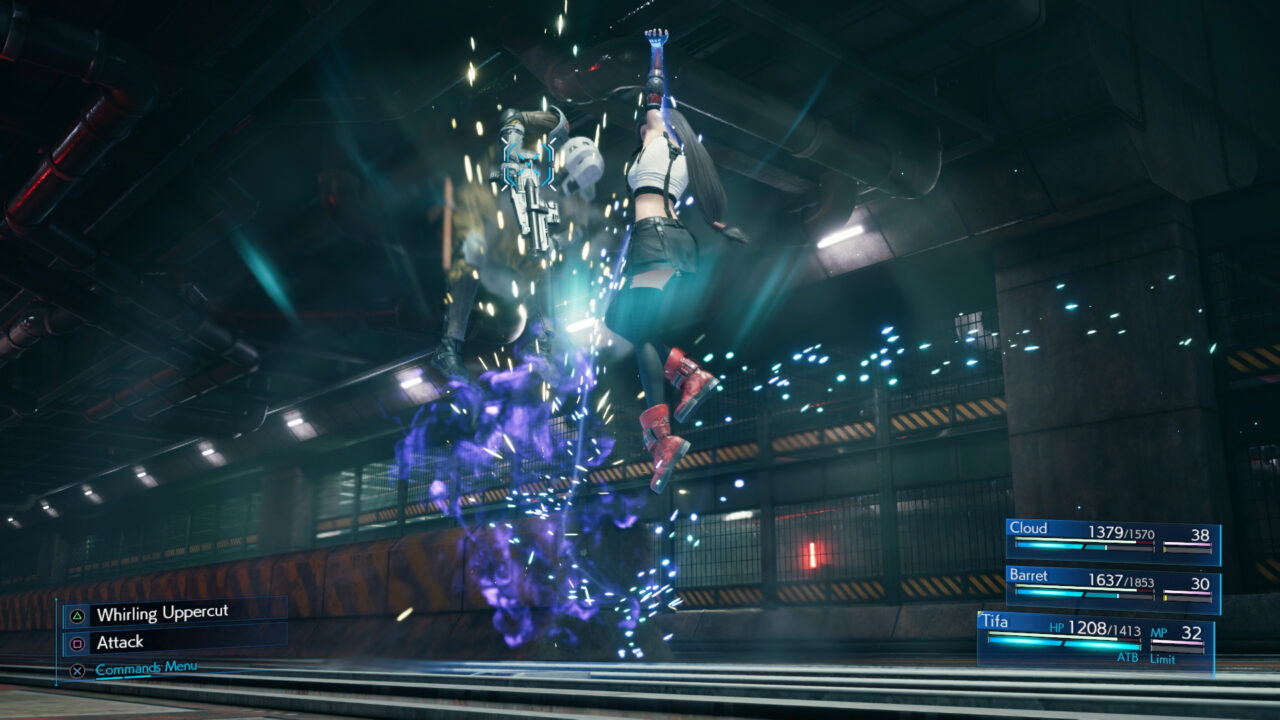The height and width of the screenshot is (720, 1280).
Task: Click Tifa's HP value 1208/1413
Action: (x=1104, y=629)
